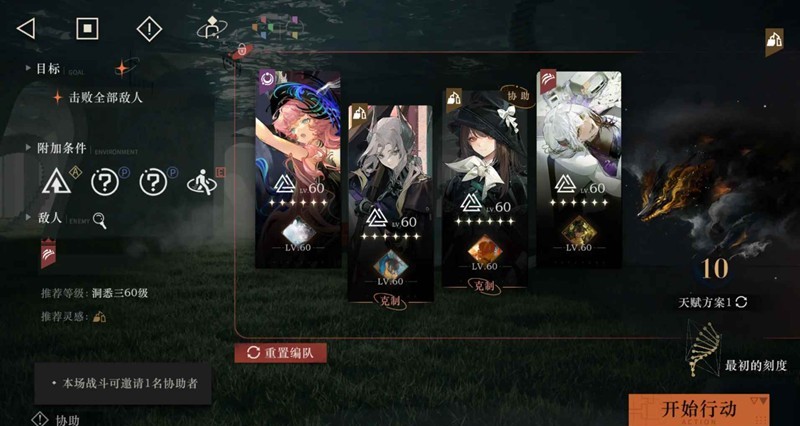
Task: Go back with the left arrow
Action: (26, 28)
